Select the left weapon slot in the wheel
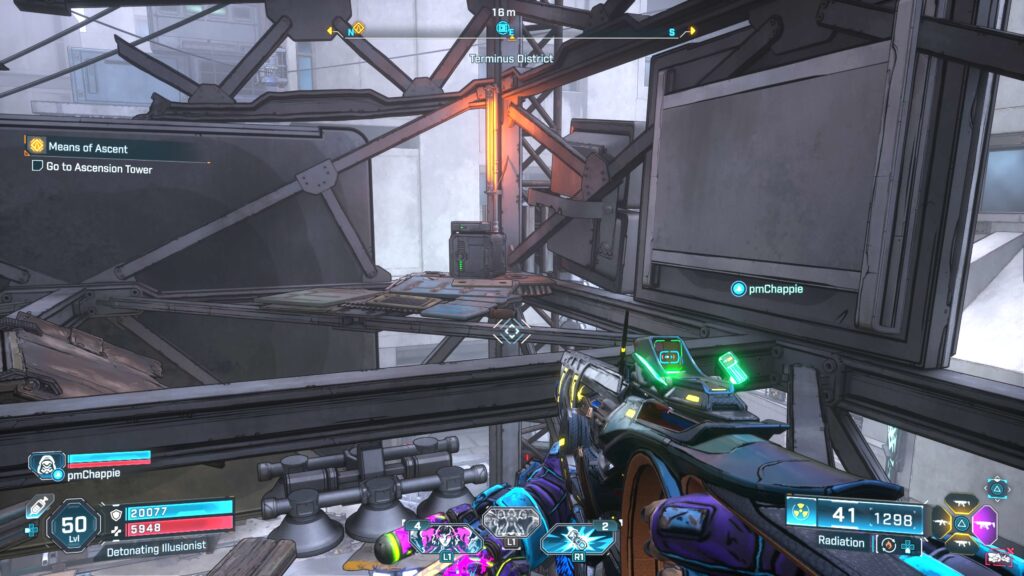1024x576 pixels. 940,522
